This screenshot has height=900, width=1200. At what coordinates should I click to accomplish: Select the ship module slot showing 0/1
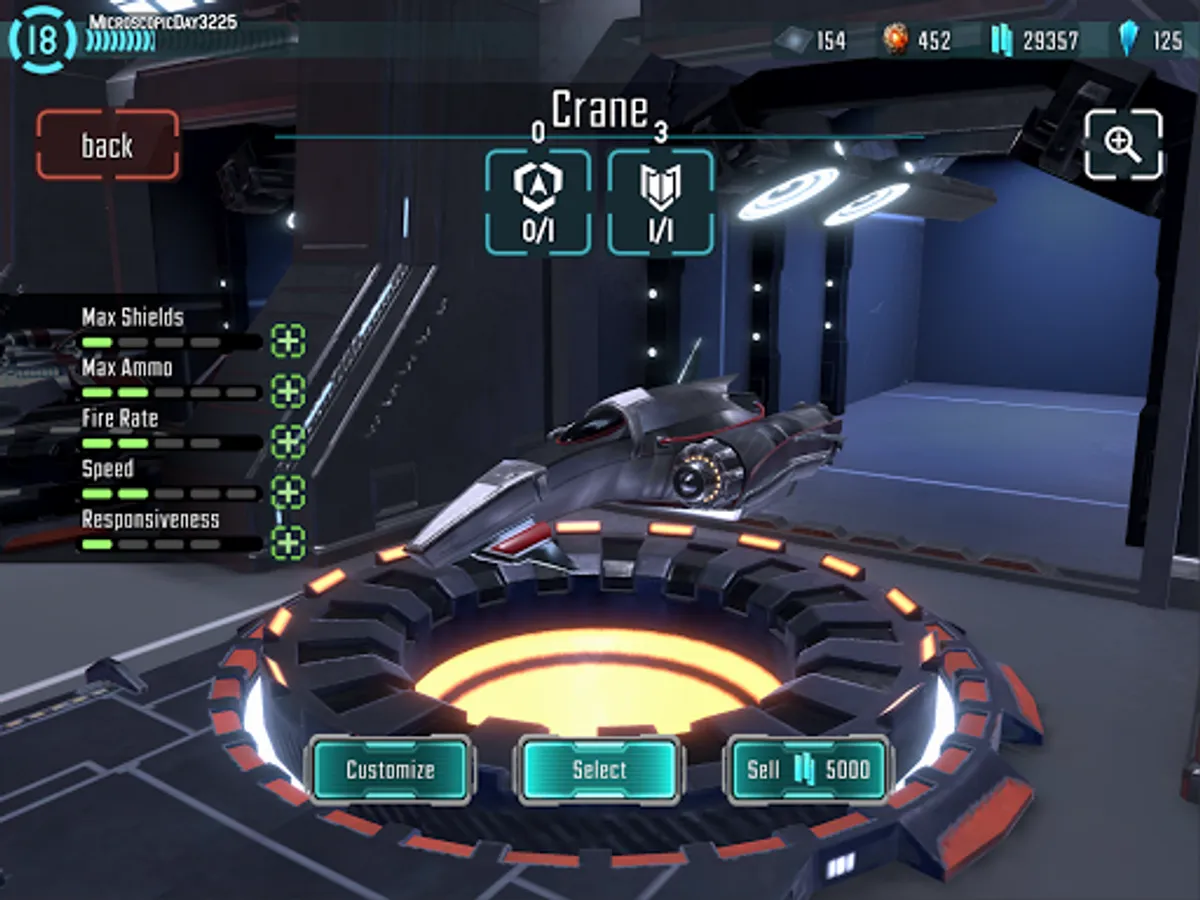pyautogui.click(x=538, y=202)
